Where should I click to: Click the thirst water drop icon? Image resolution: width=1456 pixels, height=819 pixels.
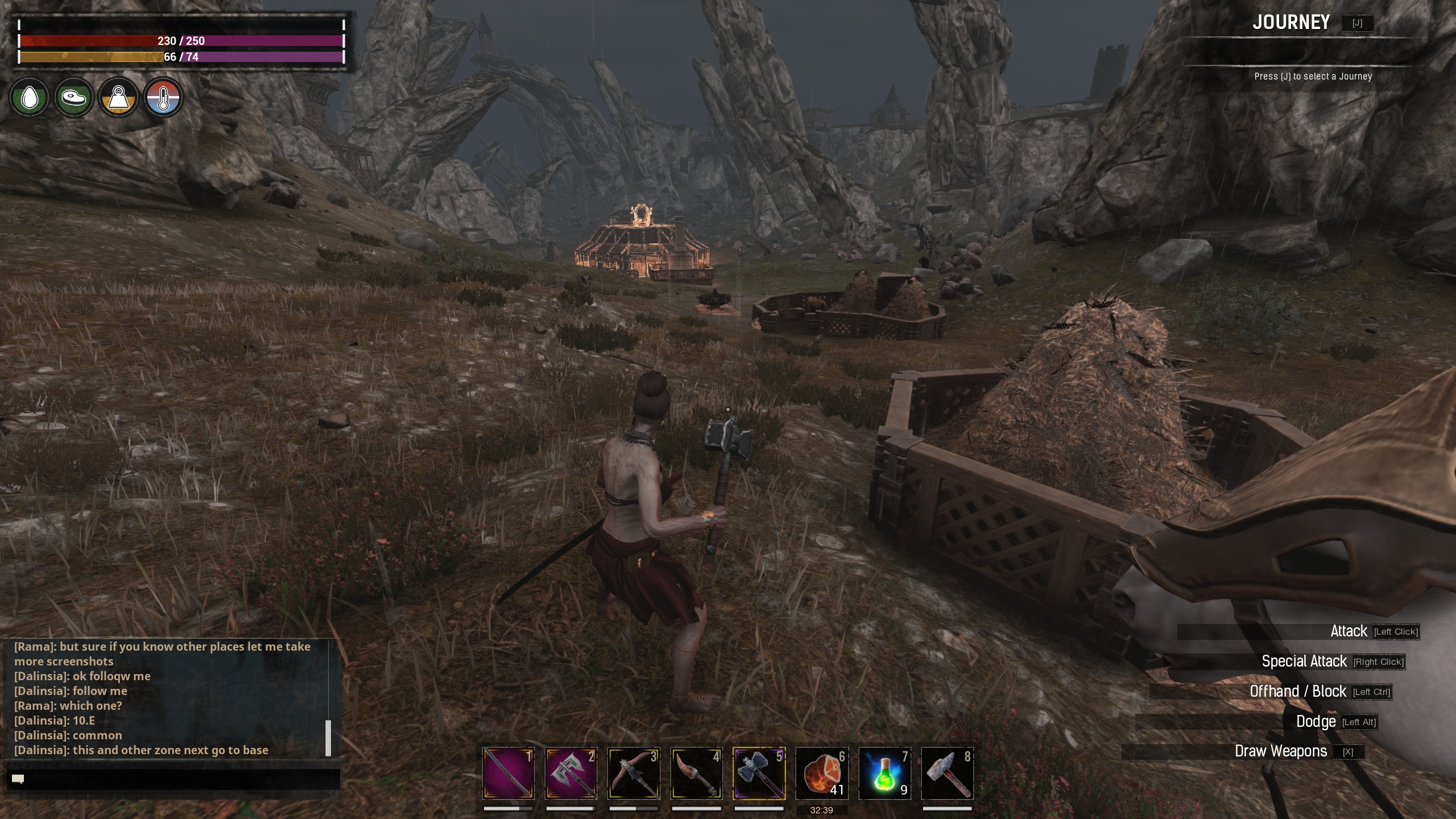tap(29, 98)
